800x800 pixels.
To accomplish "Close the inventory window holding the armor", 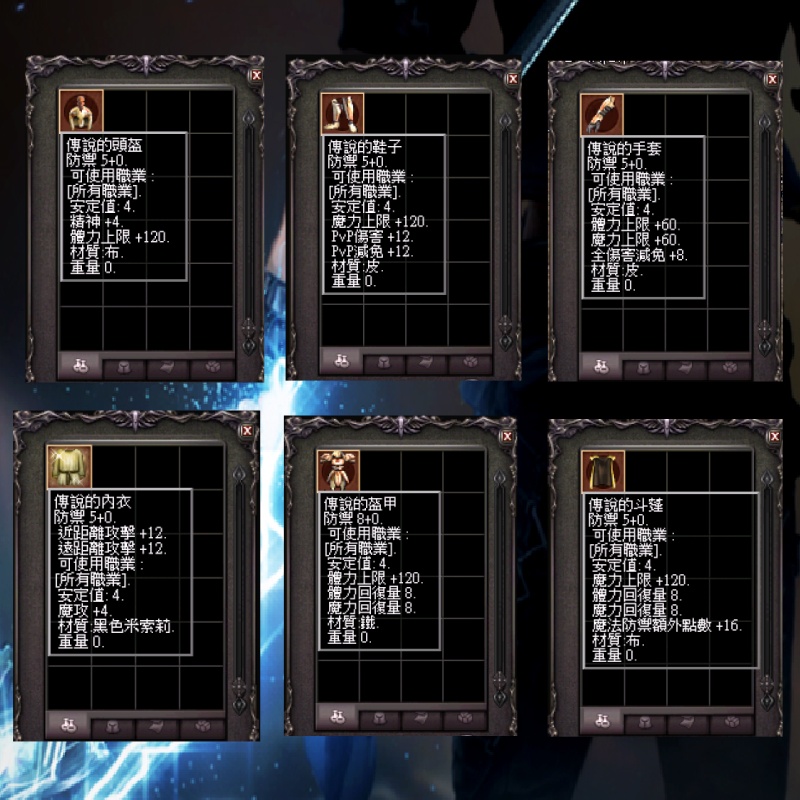I will coord(507,437).
